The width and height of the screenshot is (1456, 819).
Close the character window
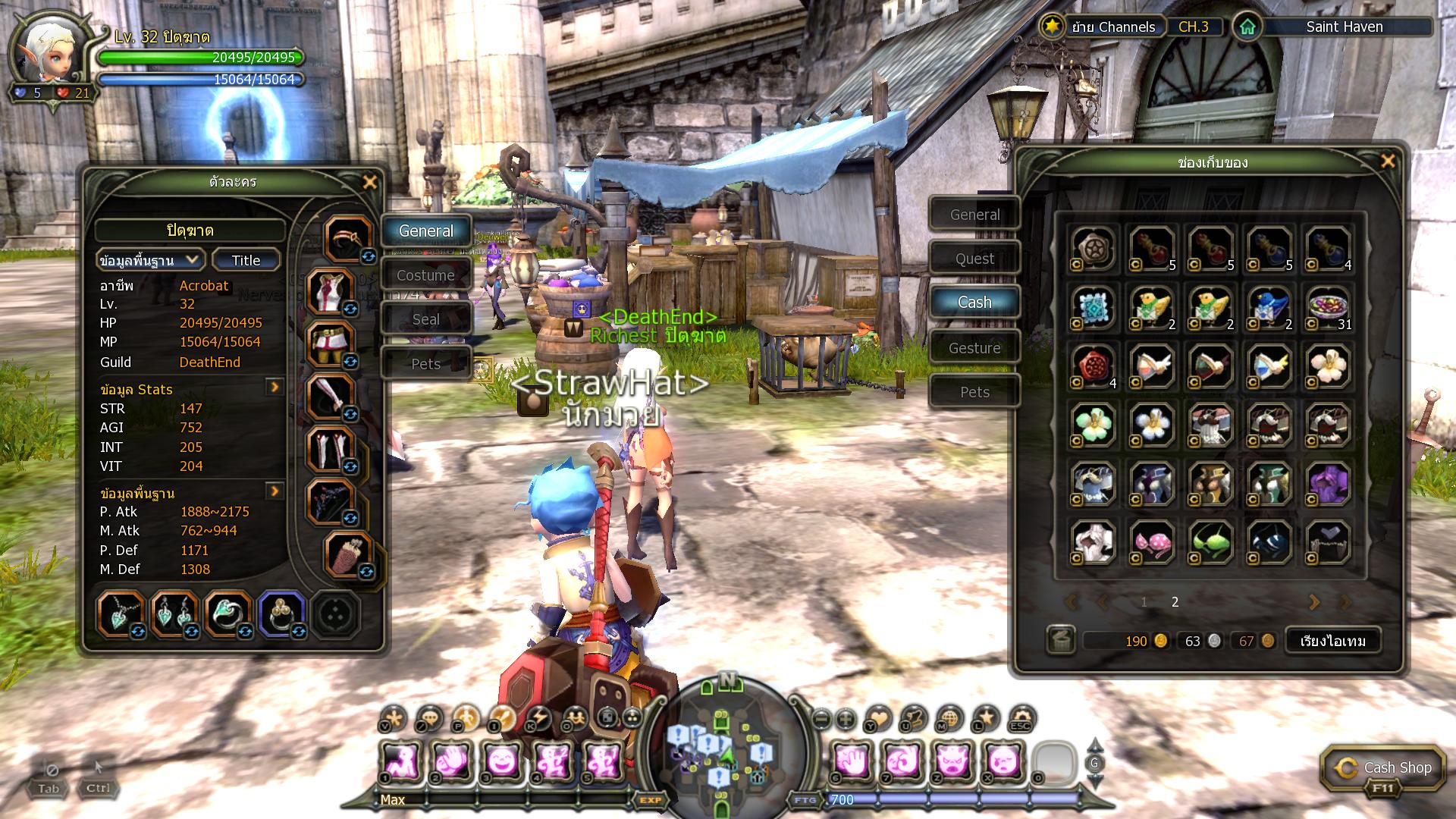(x=370, y=182)
